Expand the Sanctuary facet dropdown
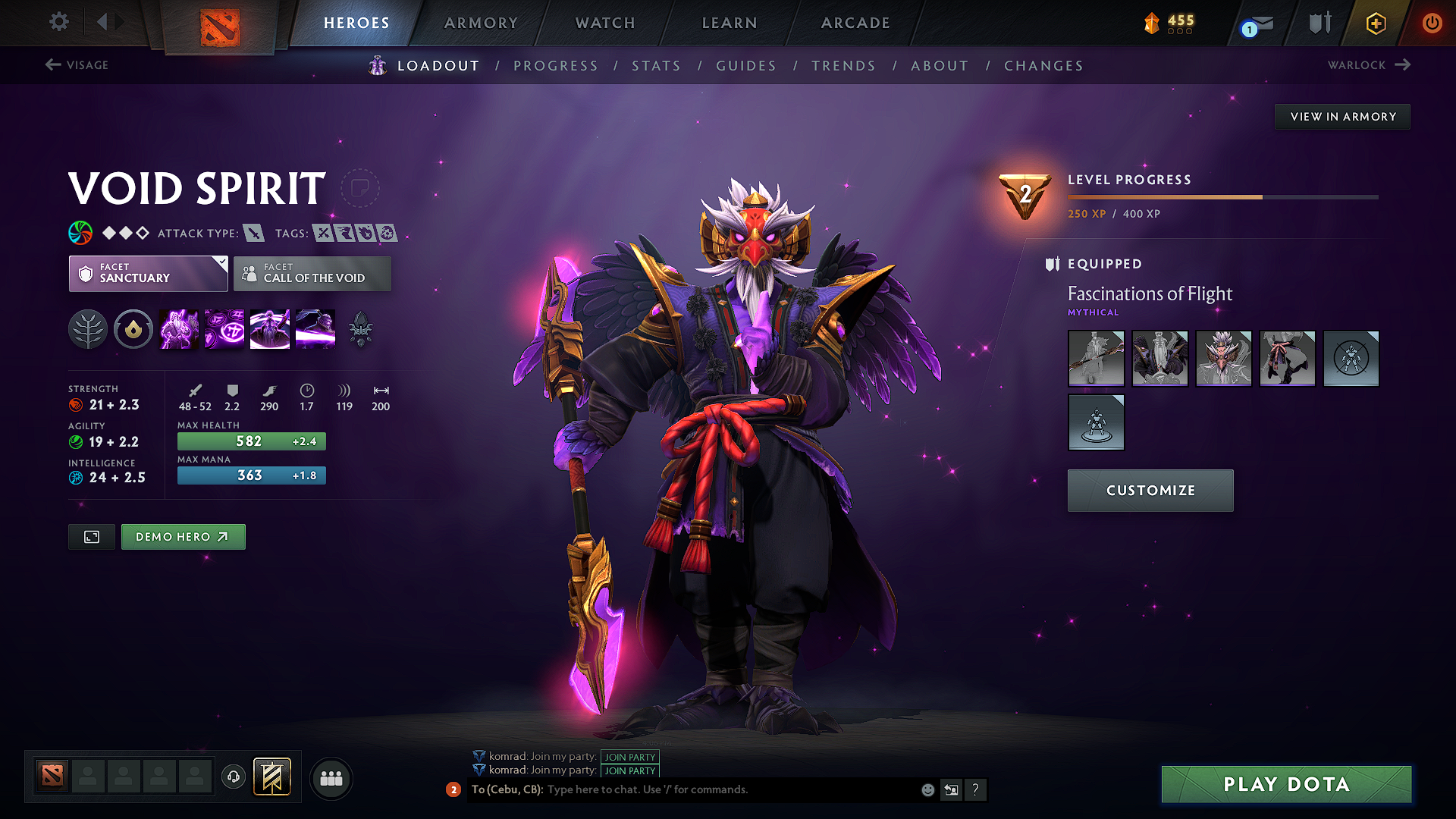 (221, 262)
